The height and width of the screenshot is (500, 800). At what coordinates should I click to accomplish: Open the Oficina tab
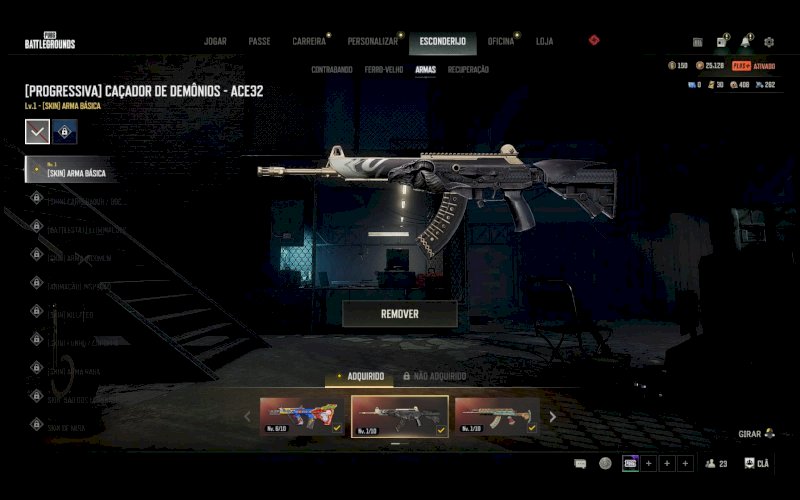(501, 41)
